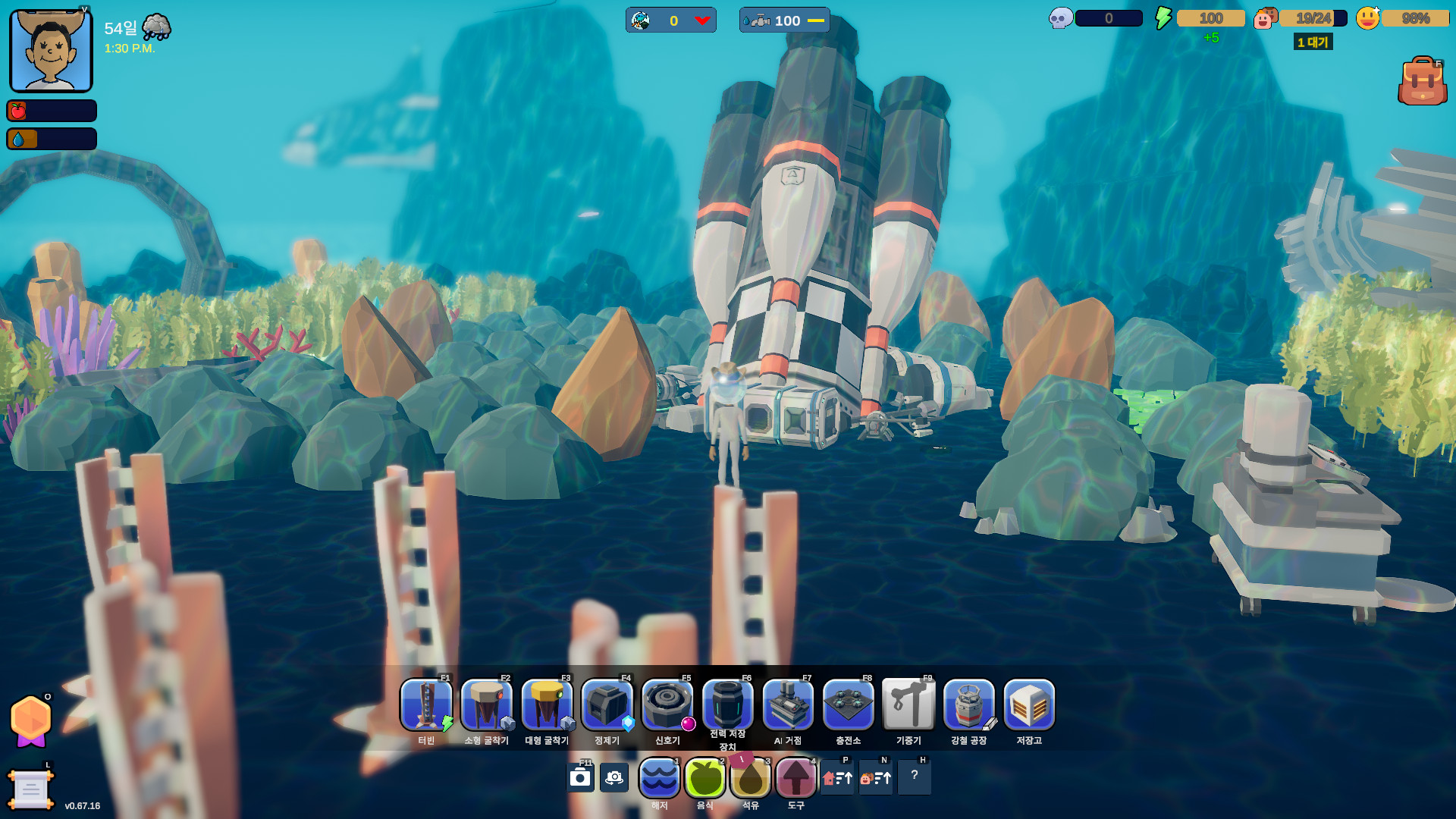Select the 정제기 refinery building
The width and height of the screenshot is (1456, 819).
click(x=607, y=704)
